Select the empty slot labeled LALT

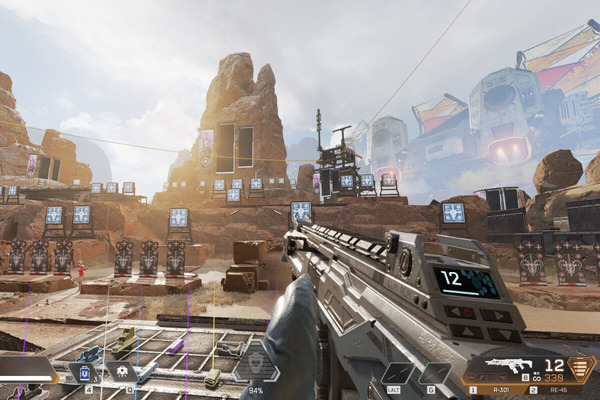coord(396,374)
